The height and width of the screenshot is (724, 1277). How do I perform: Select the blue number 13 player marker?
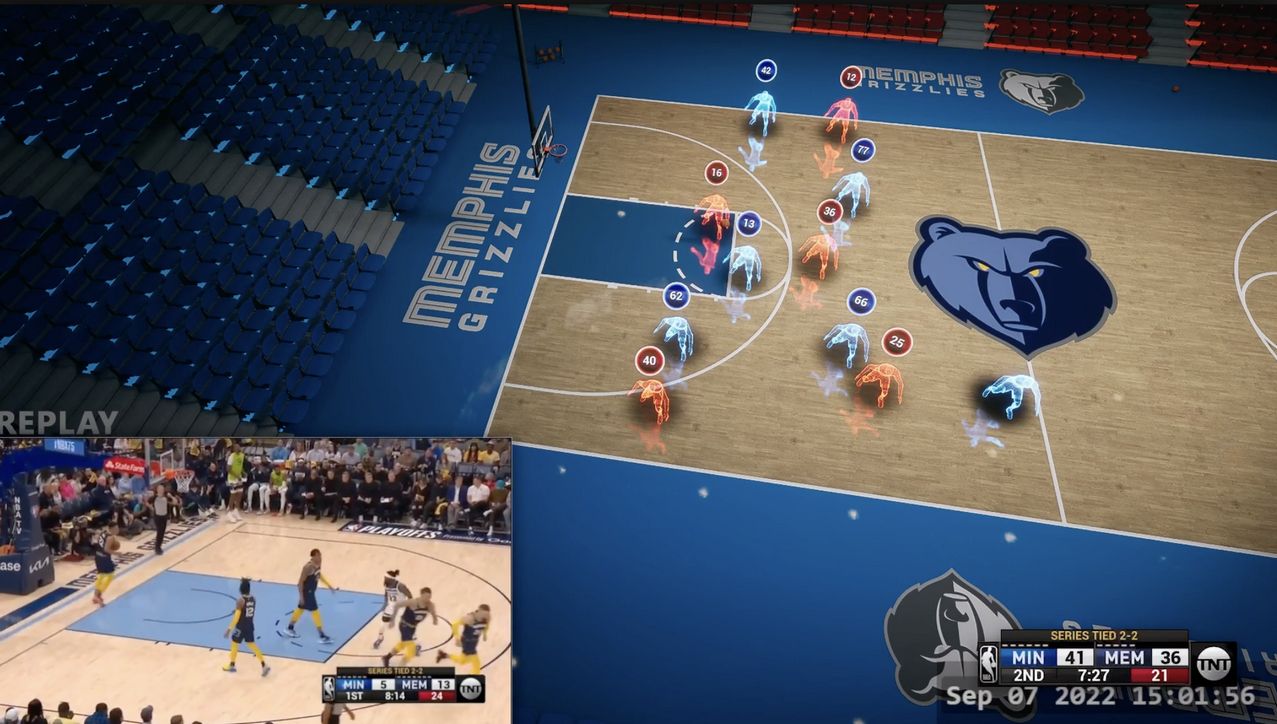pos(748,223)
